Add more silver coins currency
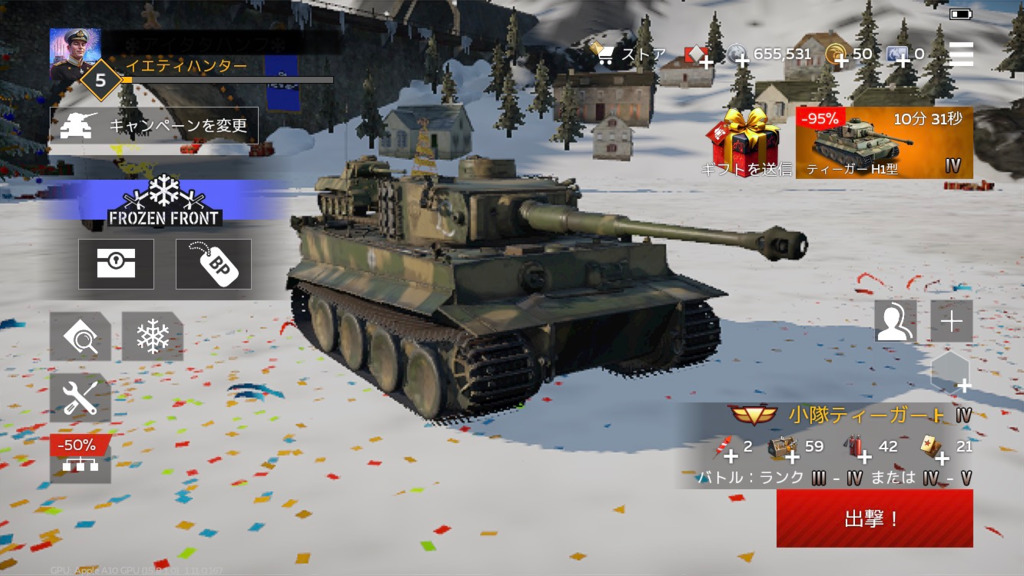 tap(742, 61)
